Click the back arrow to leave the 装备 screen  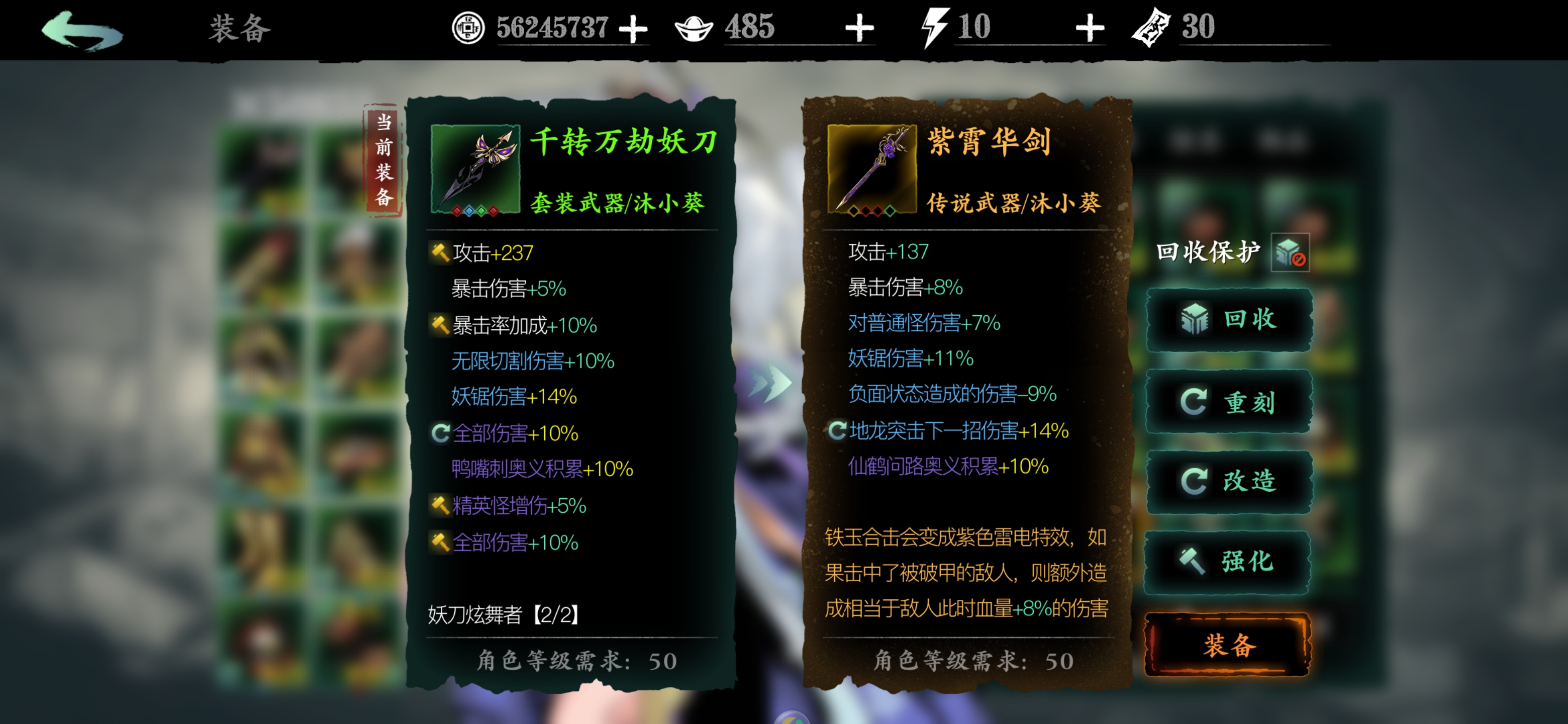82,29
